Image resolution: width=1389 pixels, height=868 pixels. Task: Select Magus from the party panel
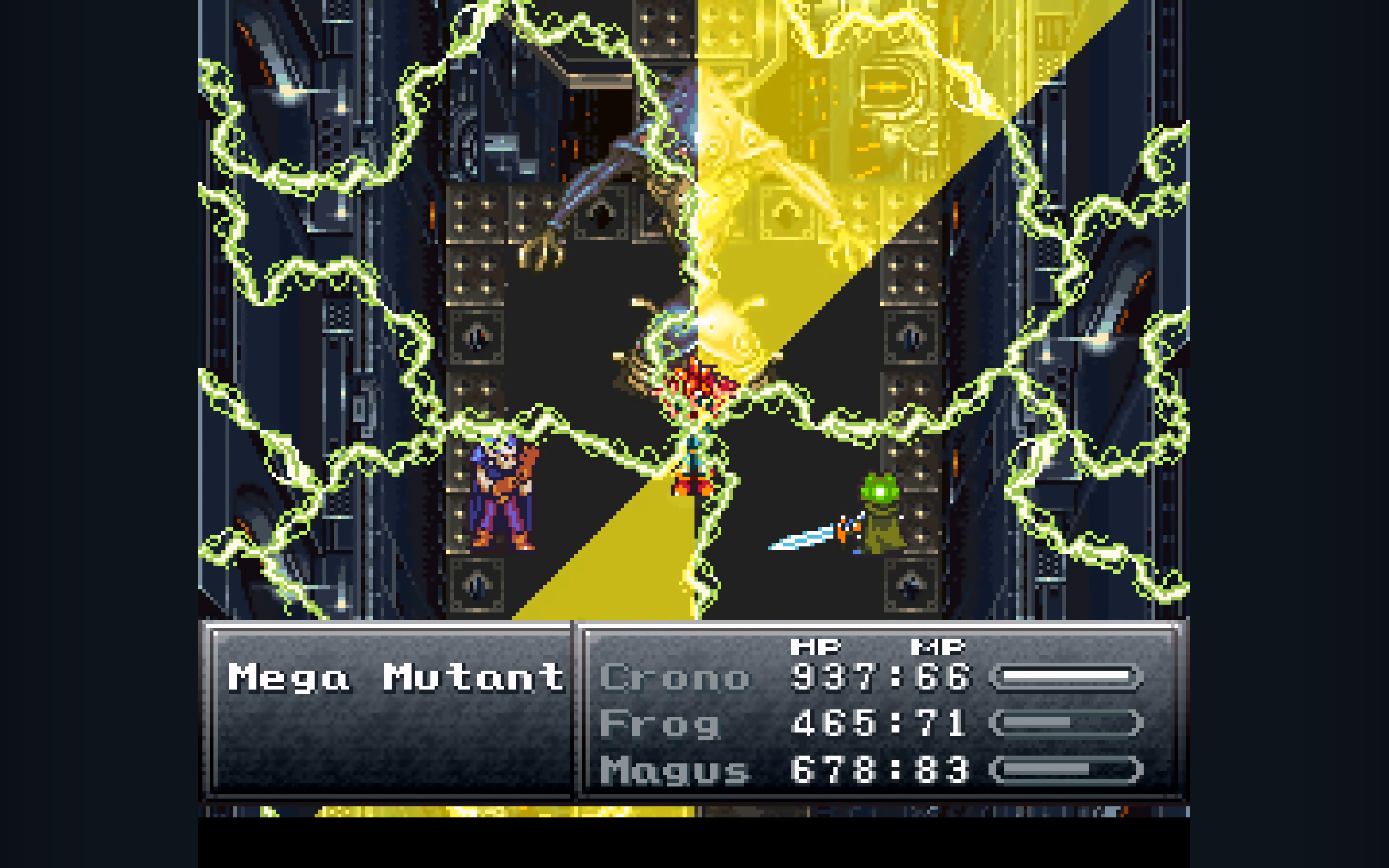pos(675,770)
